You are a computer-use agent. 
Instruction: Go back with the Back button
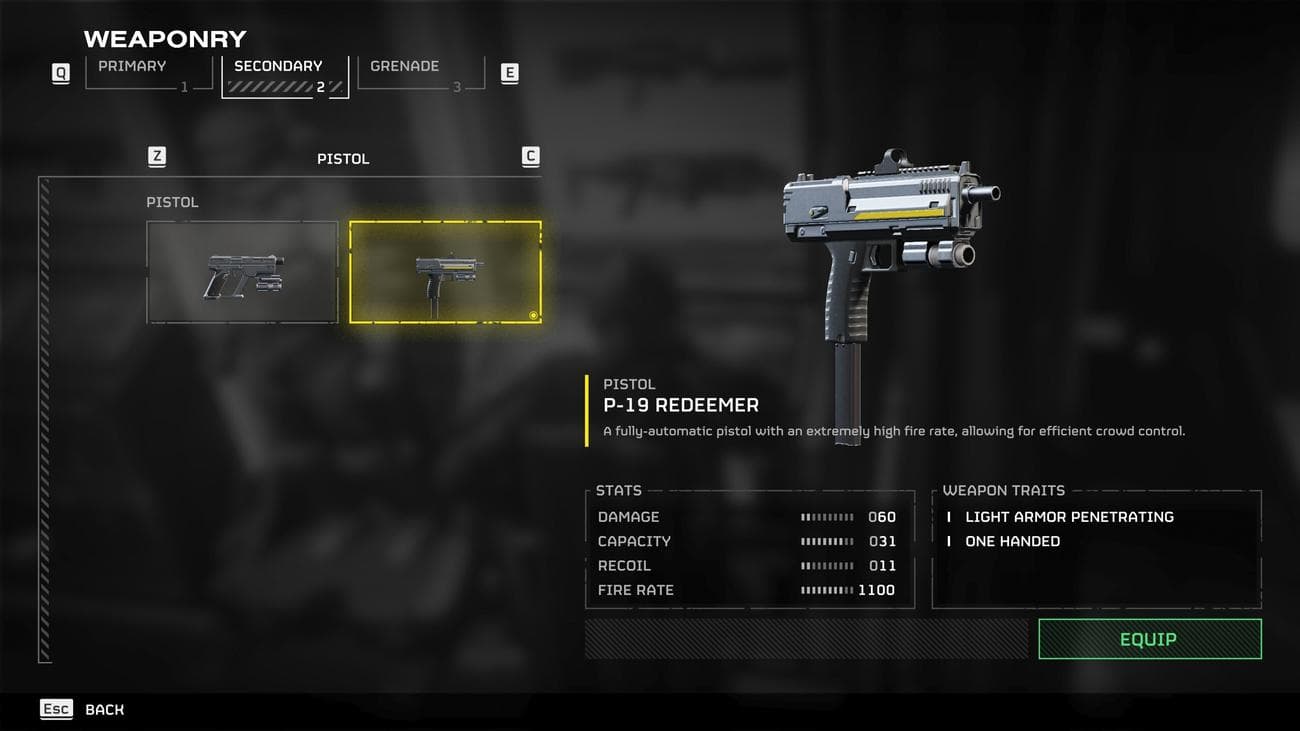tap(84, 709)
